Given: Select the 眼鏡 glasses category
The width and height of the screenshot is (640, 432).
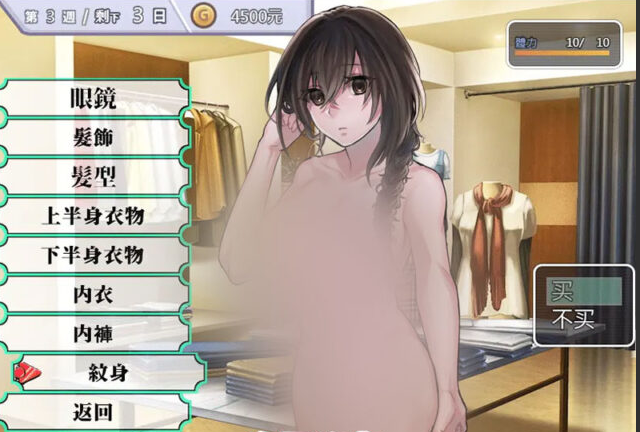Looking at the screenshot, I should (x=93, y=98).
